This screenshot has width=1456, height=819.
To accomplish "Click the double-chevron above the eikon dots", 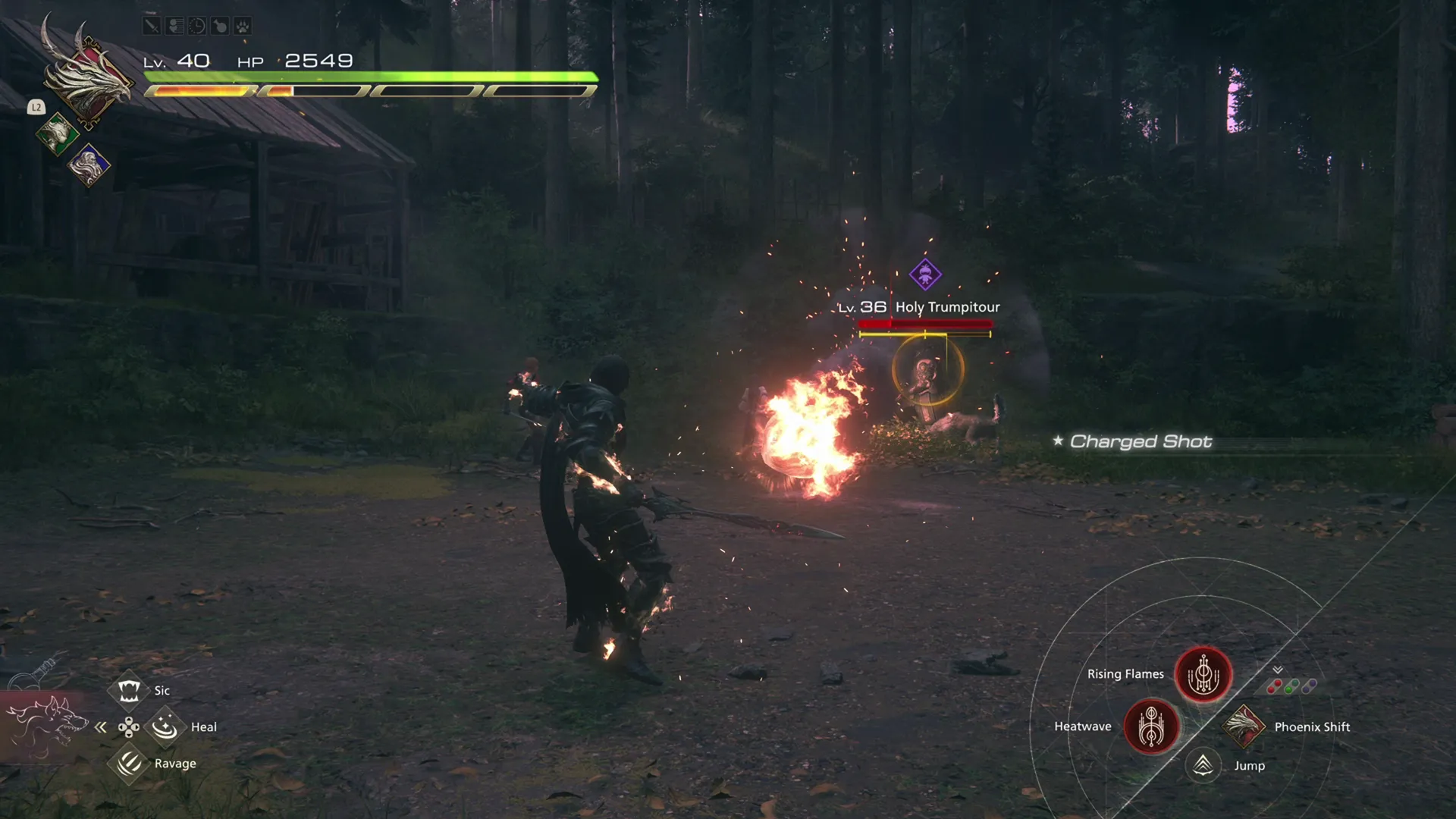I will point(1277,670).
